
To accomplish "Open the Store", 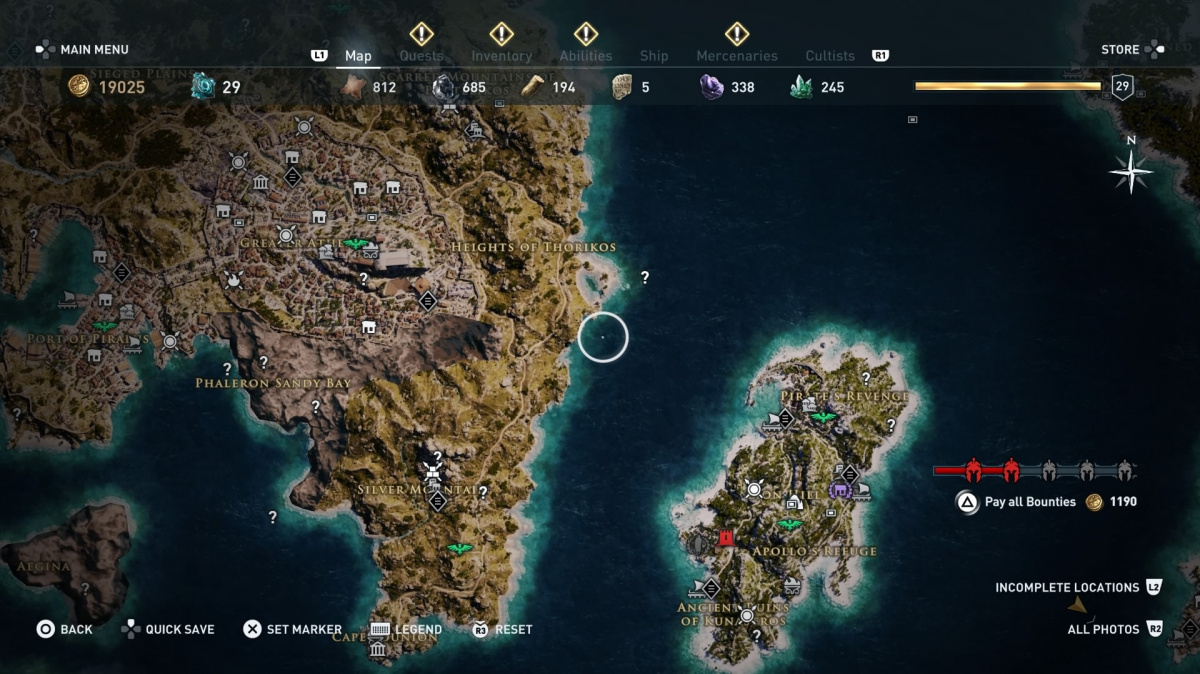I will tap(1120, 49).
